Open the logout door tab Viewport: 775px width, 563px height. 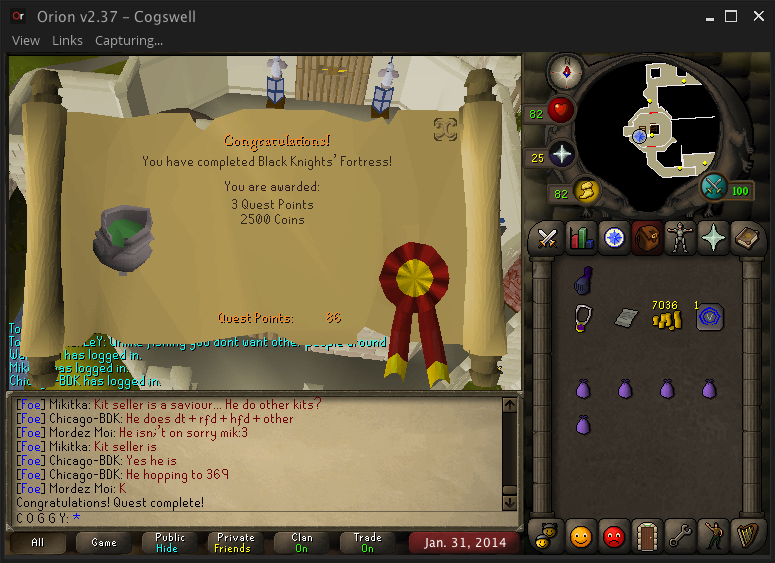[647, 535]
